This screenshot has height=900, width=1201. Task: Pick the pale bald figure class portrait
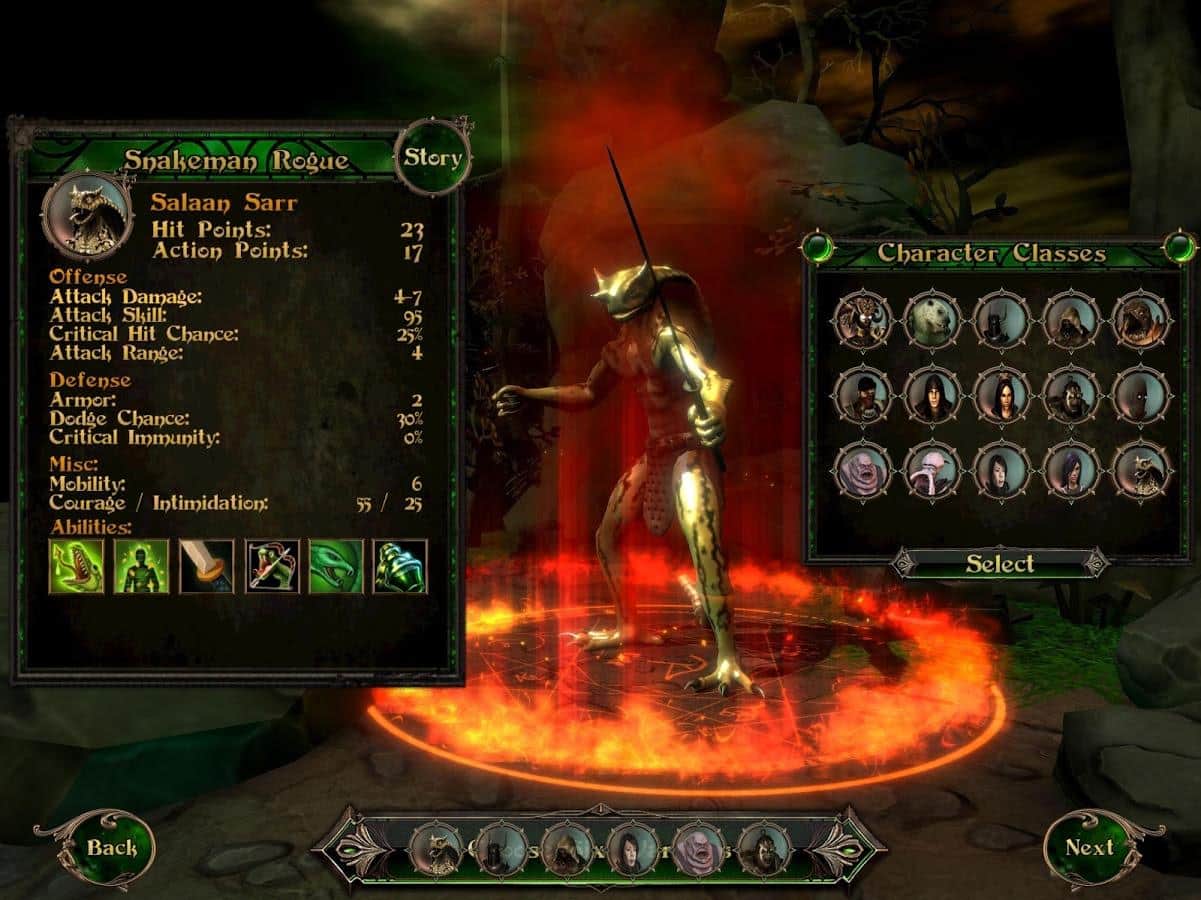[931, 469]
